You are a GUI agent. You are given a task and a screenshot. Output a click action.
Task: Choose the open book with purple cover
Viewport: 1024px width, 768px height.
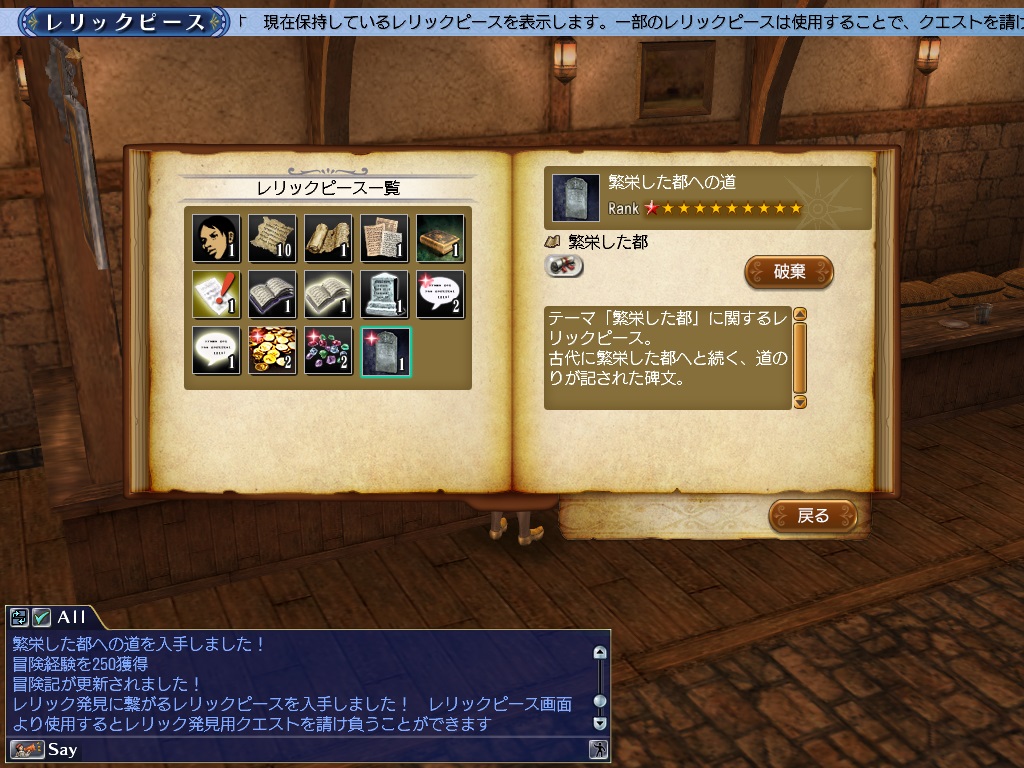coord(273,294)
